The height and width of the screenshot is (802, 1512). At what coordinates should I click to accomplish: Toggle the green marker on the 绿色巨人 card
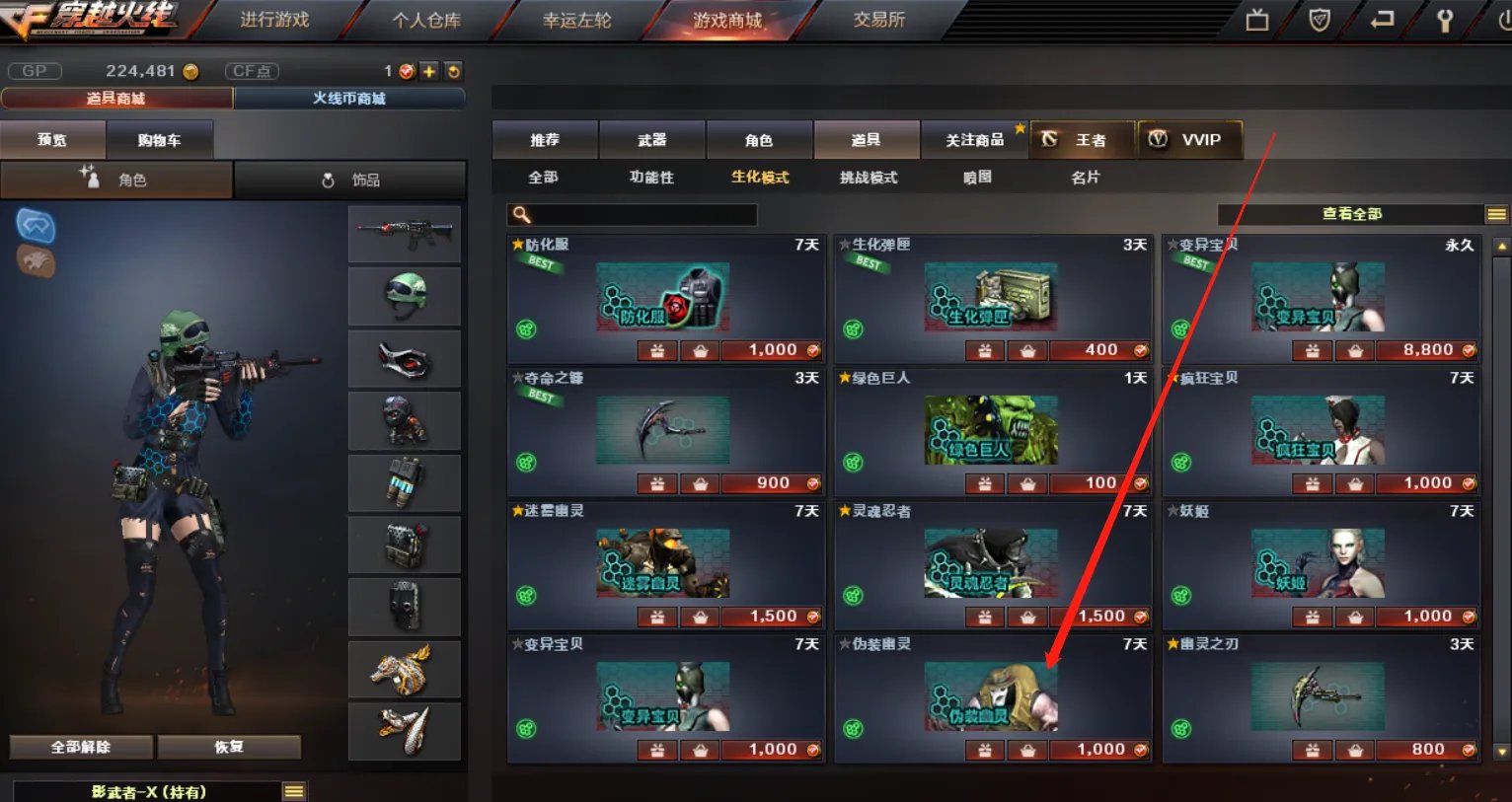pyautogui.click(x=853, y=462)
